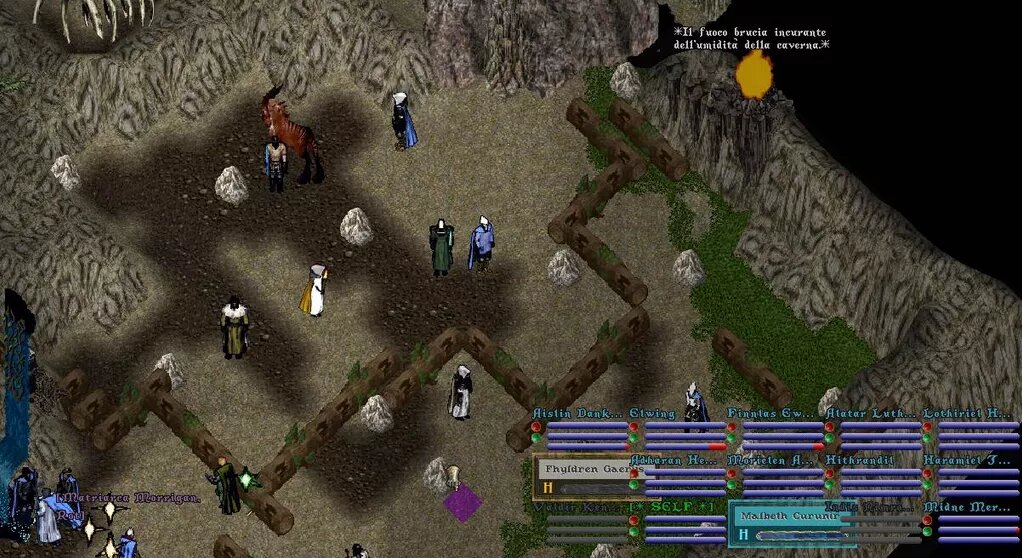1022x558 pixels.
Task: Select Lothiriel H... party entry
Action: click(966, 413)
